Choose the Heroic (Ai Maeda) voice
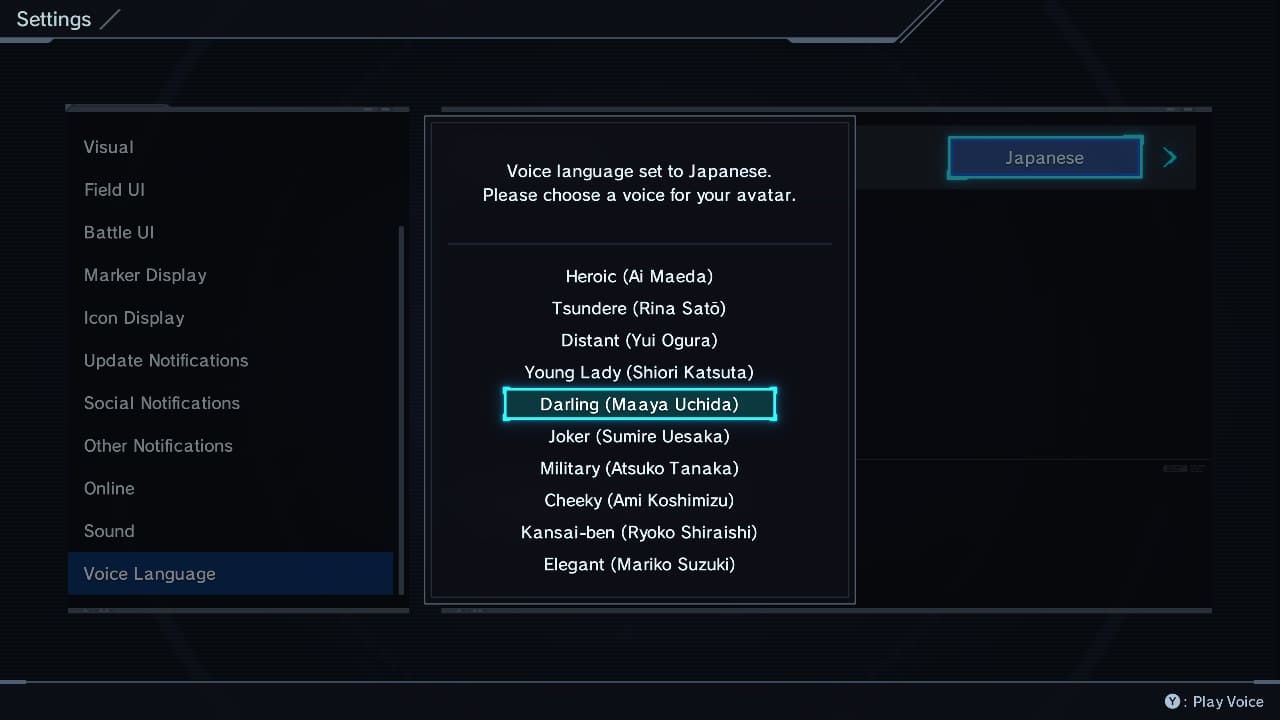Viewport: 1280px width, 720px height. pos(639,276)
